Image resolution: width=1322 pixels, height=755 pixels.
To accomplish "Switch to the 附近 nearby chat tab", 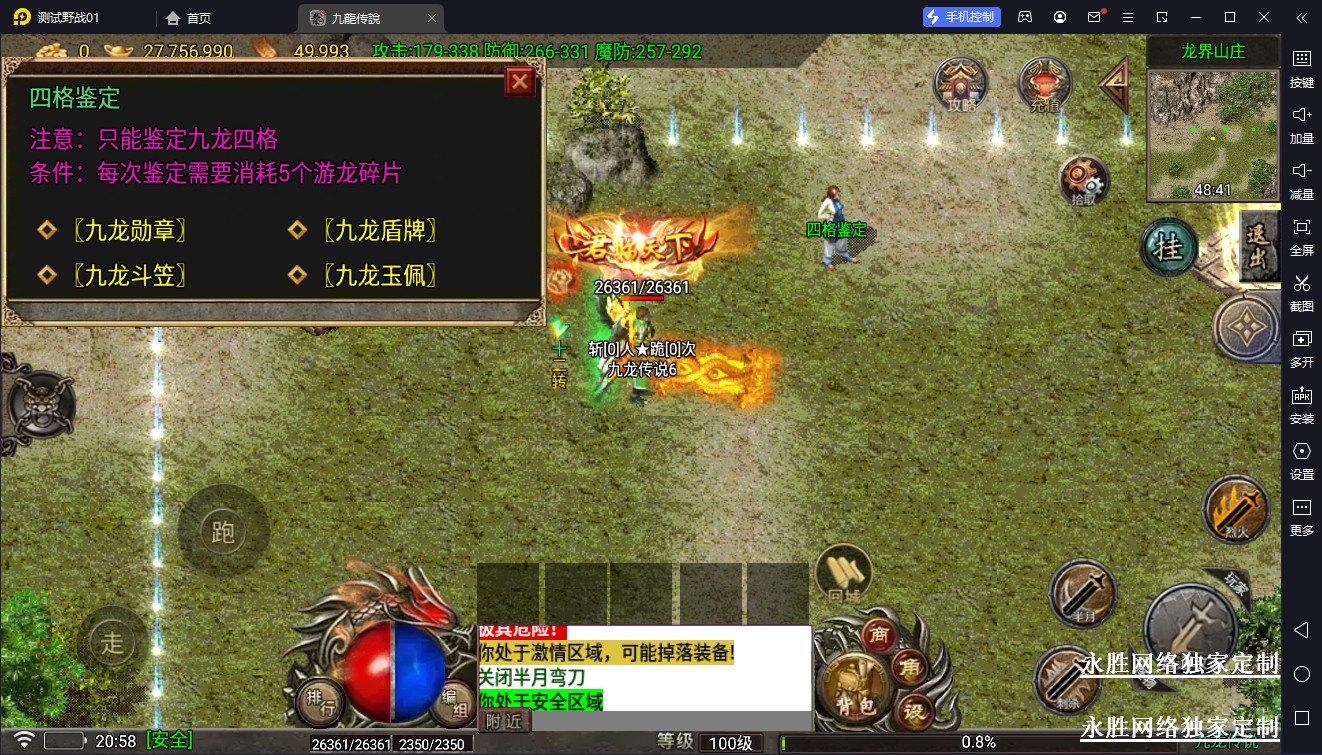I will click(503, 720).
